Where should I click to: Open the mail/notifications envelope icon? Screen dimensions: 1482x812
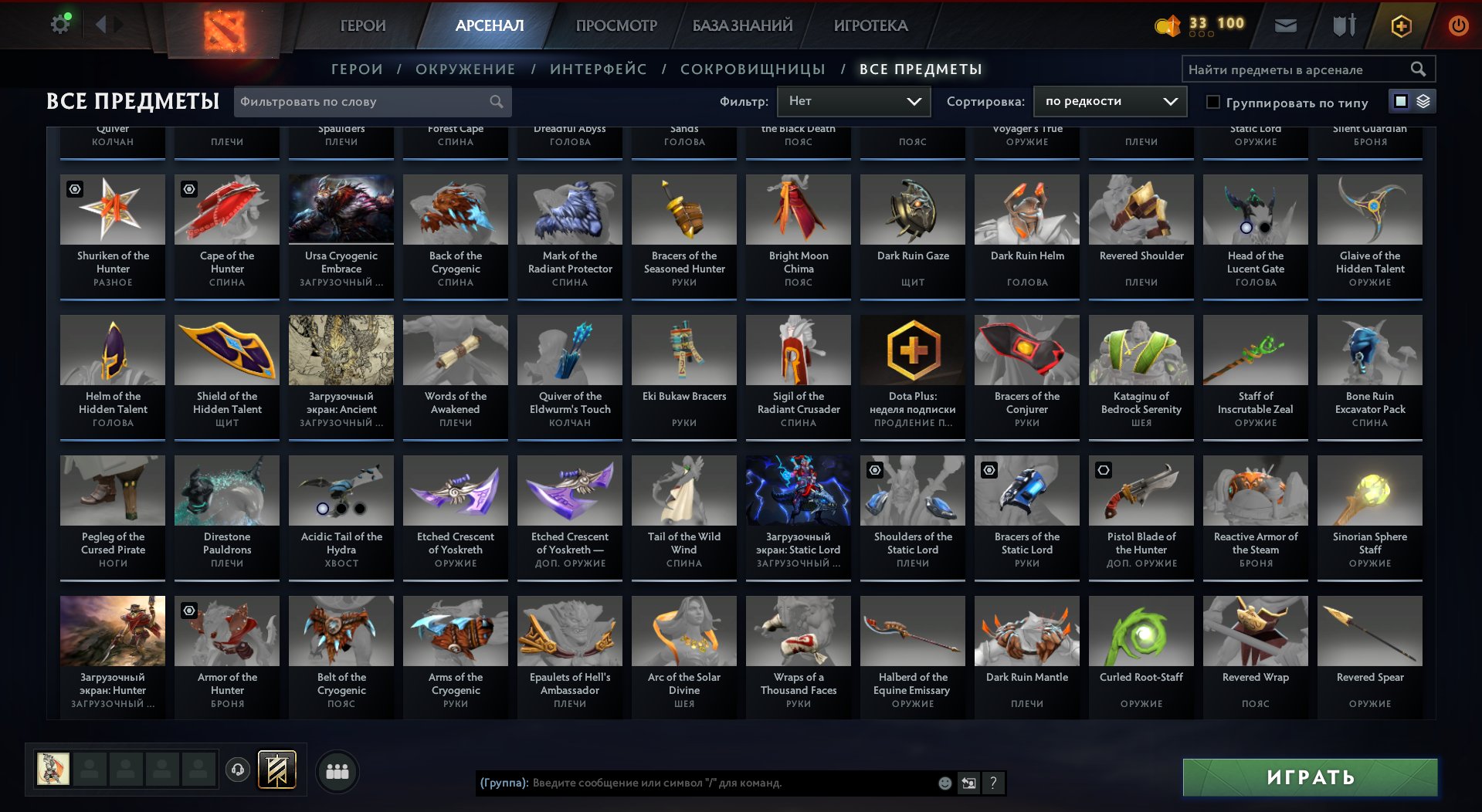coord(1285,25)
